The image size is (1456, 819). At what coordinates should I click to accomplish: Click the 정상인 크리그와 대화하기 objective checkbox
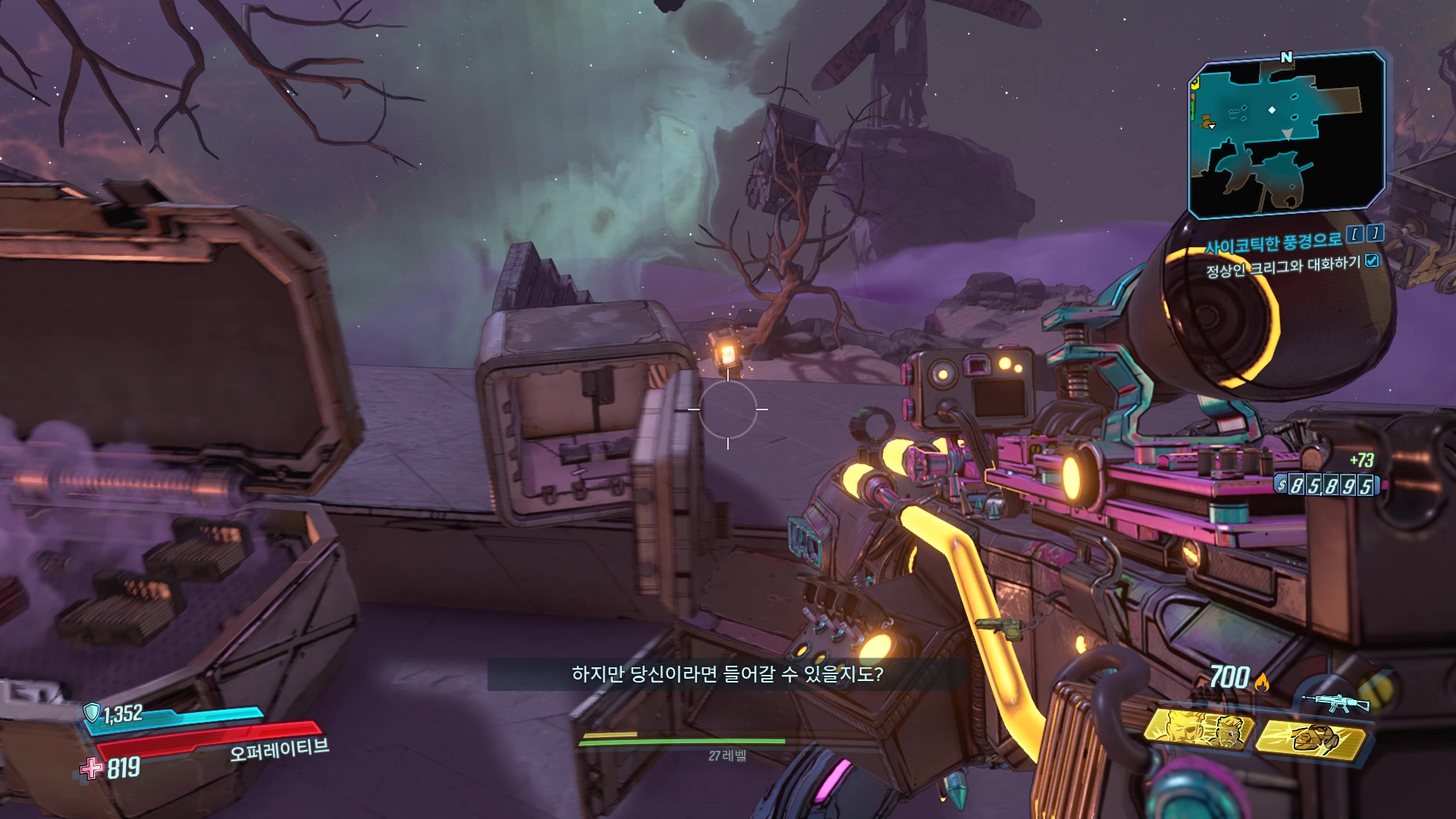tap(1372, 261)
